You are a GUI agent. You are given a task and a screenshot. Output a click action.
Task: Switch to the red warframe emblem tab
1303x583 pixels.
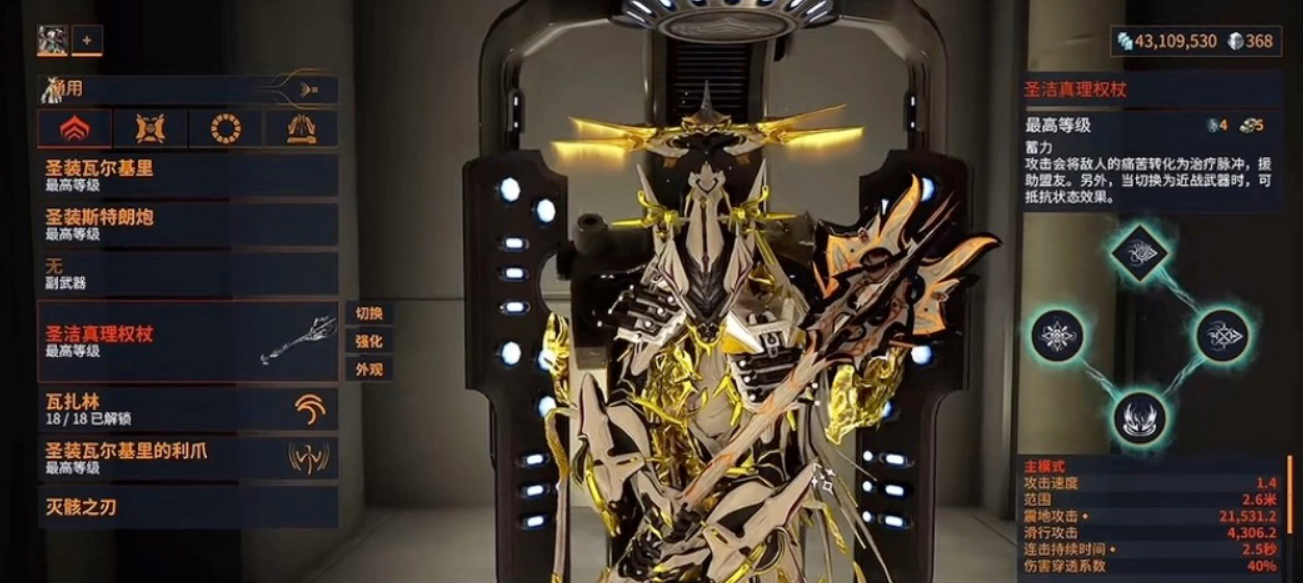click(75, 129)
